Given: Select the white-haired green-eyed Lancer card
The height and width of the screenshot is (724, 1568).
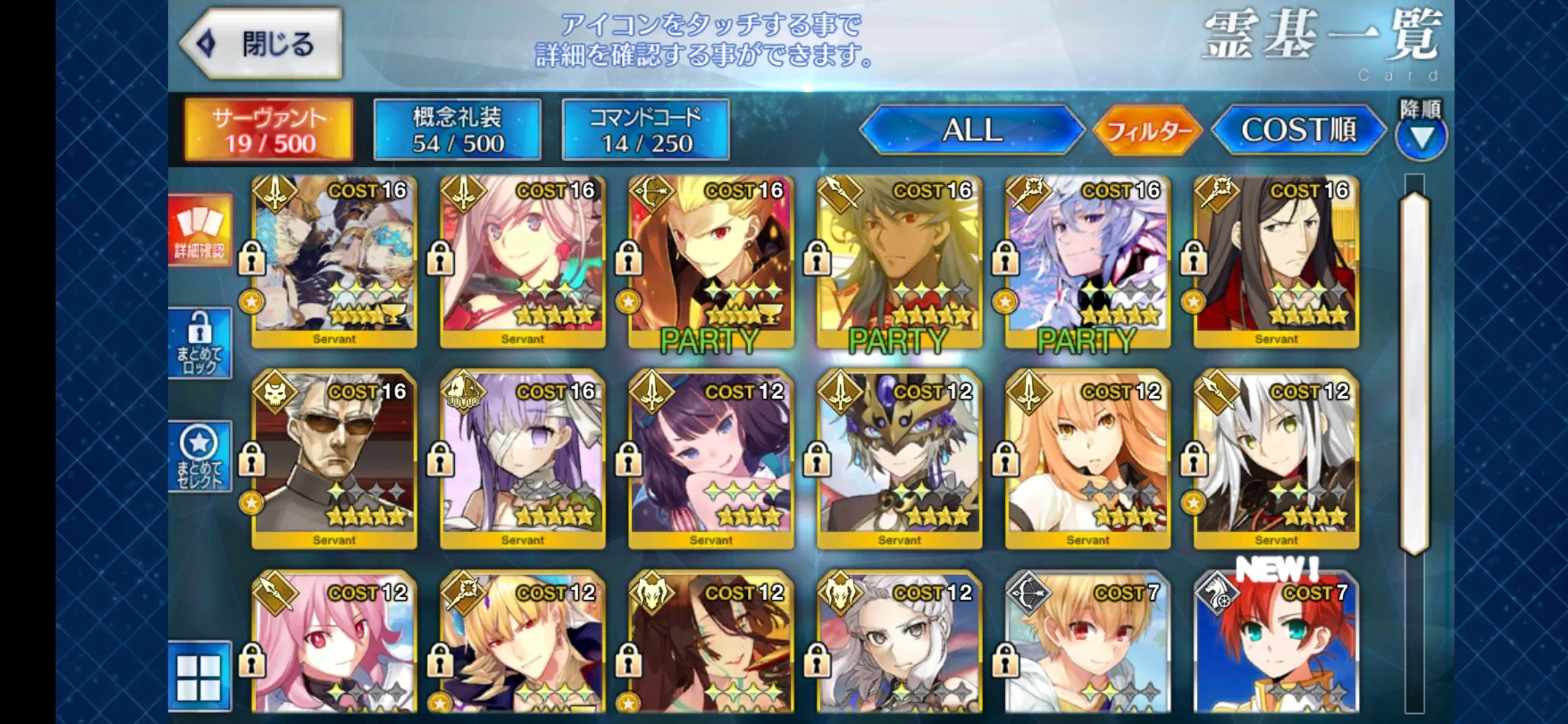Looking at the screenshot, I should click(x=1277, y=460).
